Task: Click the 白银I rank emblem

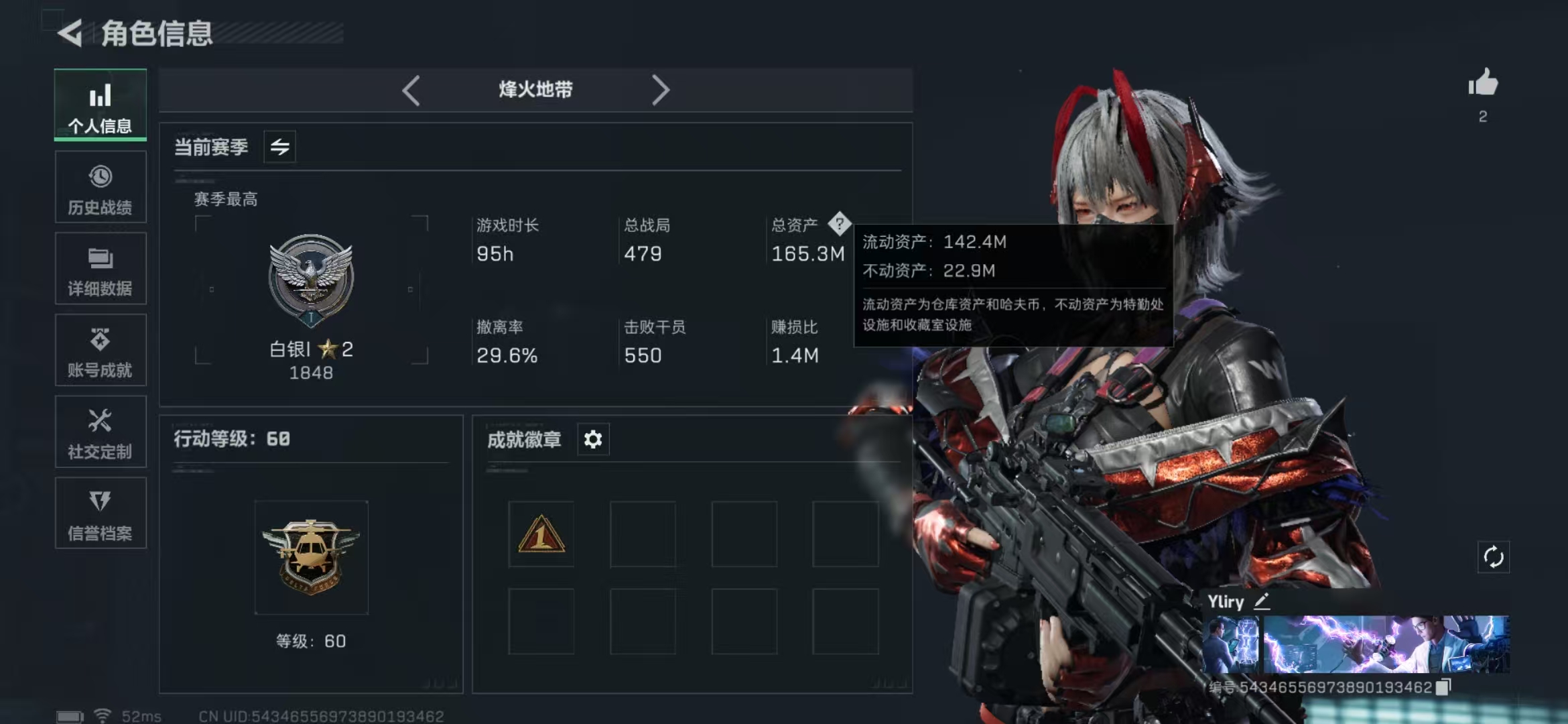Action: [x=311, y=280]
